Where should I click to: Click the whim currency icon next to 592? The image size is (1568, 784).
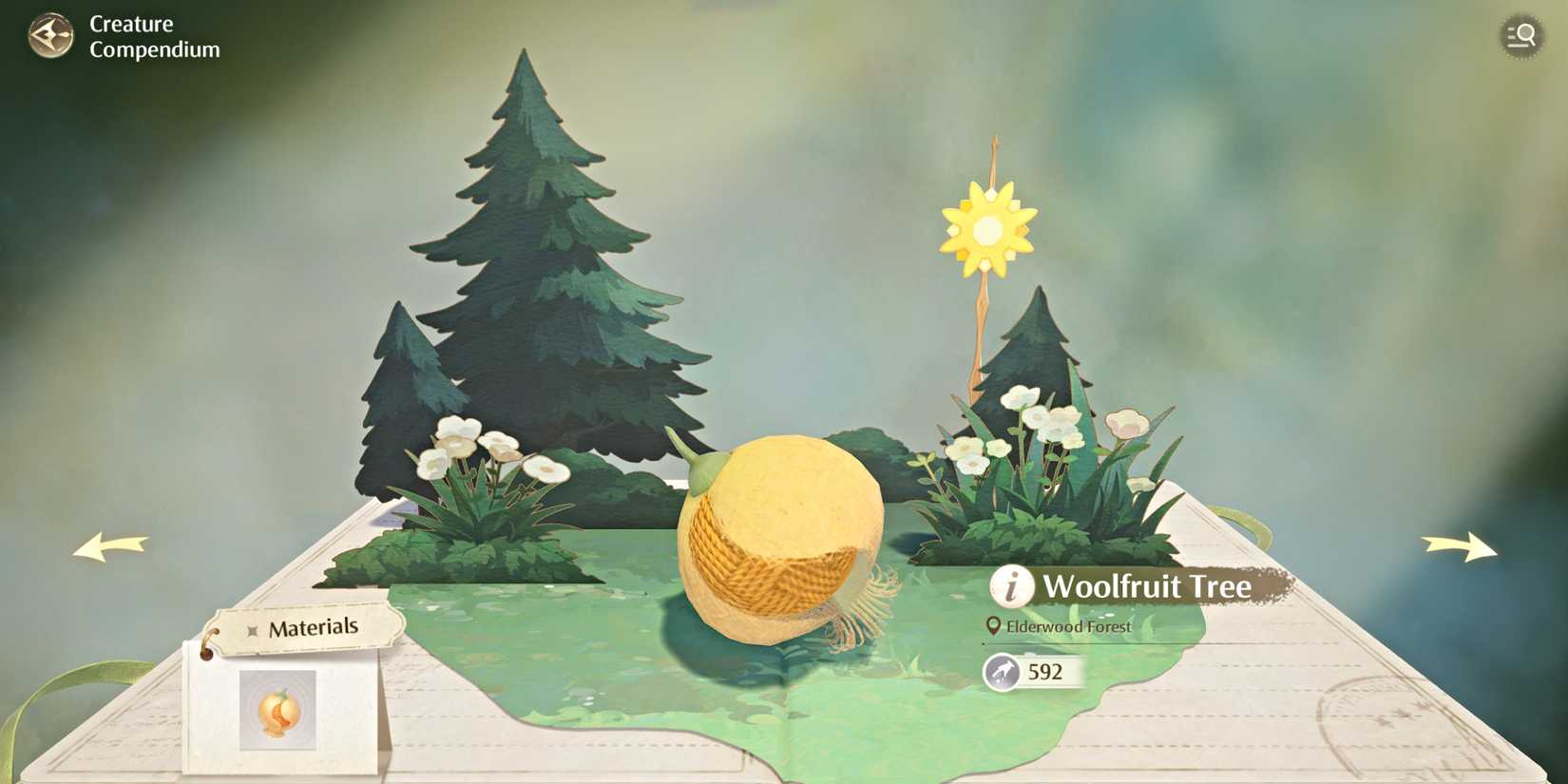pos(1001,672)
